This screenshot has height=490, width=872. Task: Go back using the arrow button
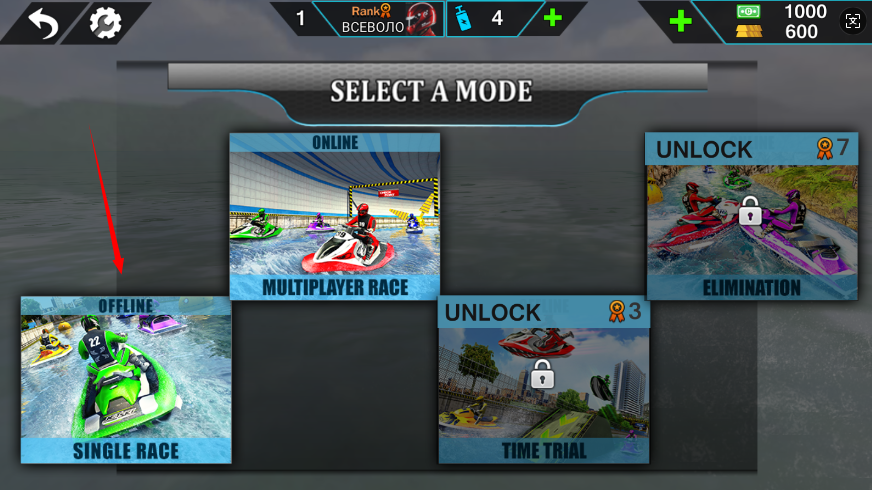pyautogui.click(x=43, y=22)
